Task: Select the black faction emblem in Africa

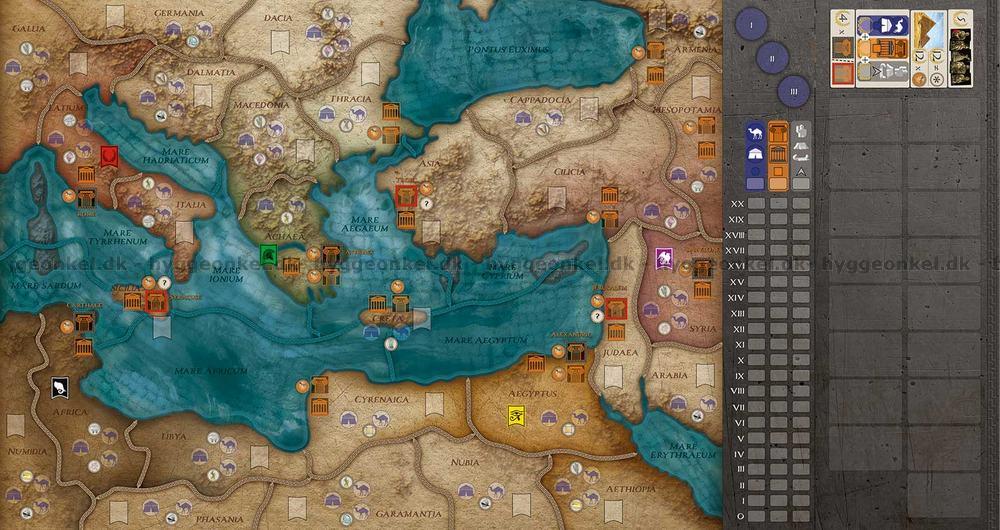Action: [x=61, y=386]
